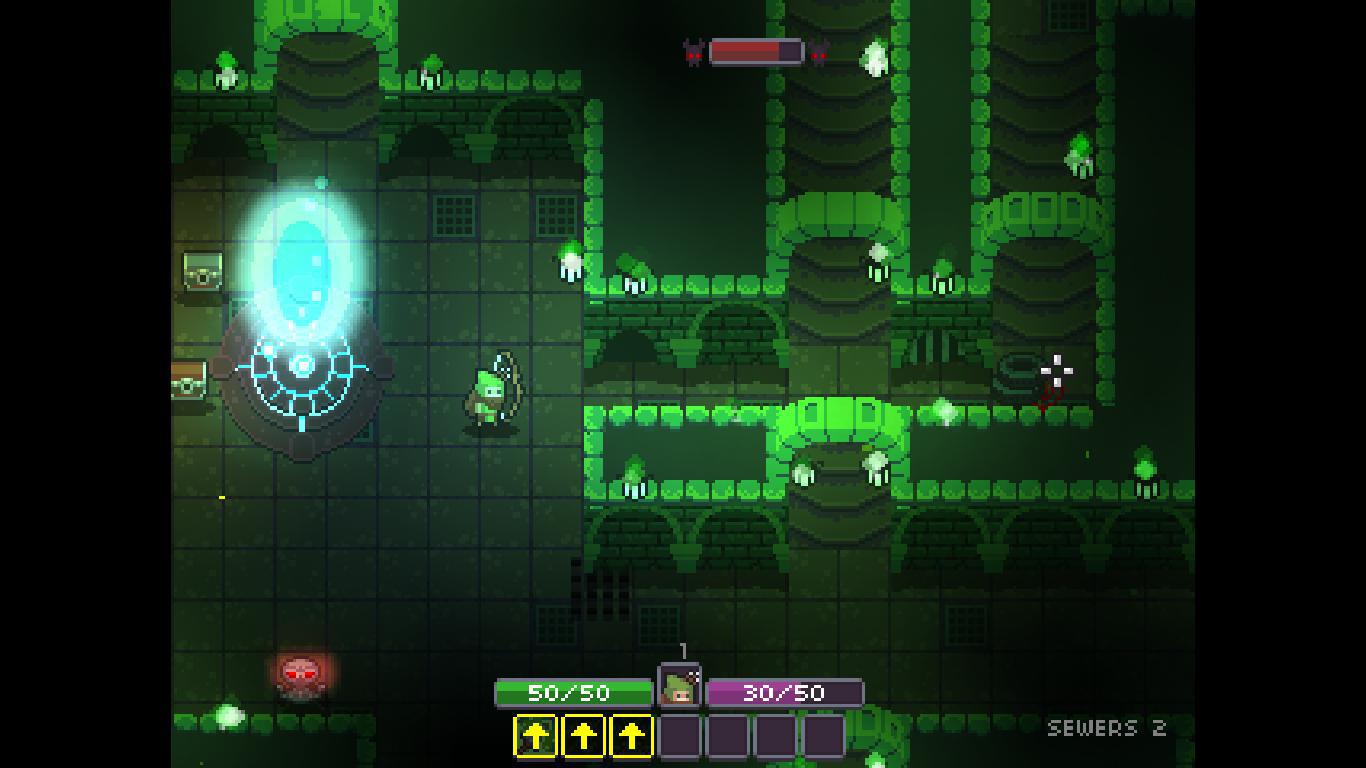Click the hooded player portrait

pos(681,690)
